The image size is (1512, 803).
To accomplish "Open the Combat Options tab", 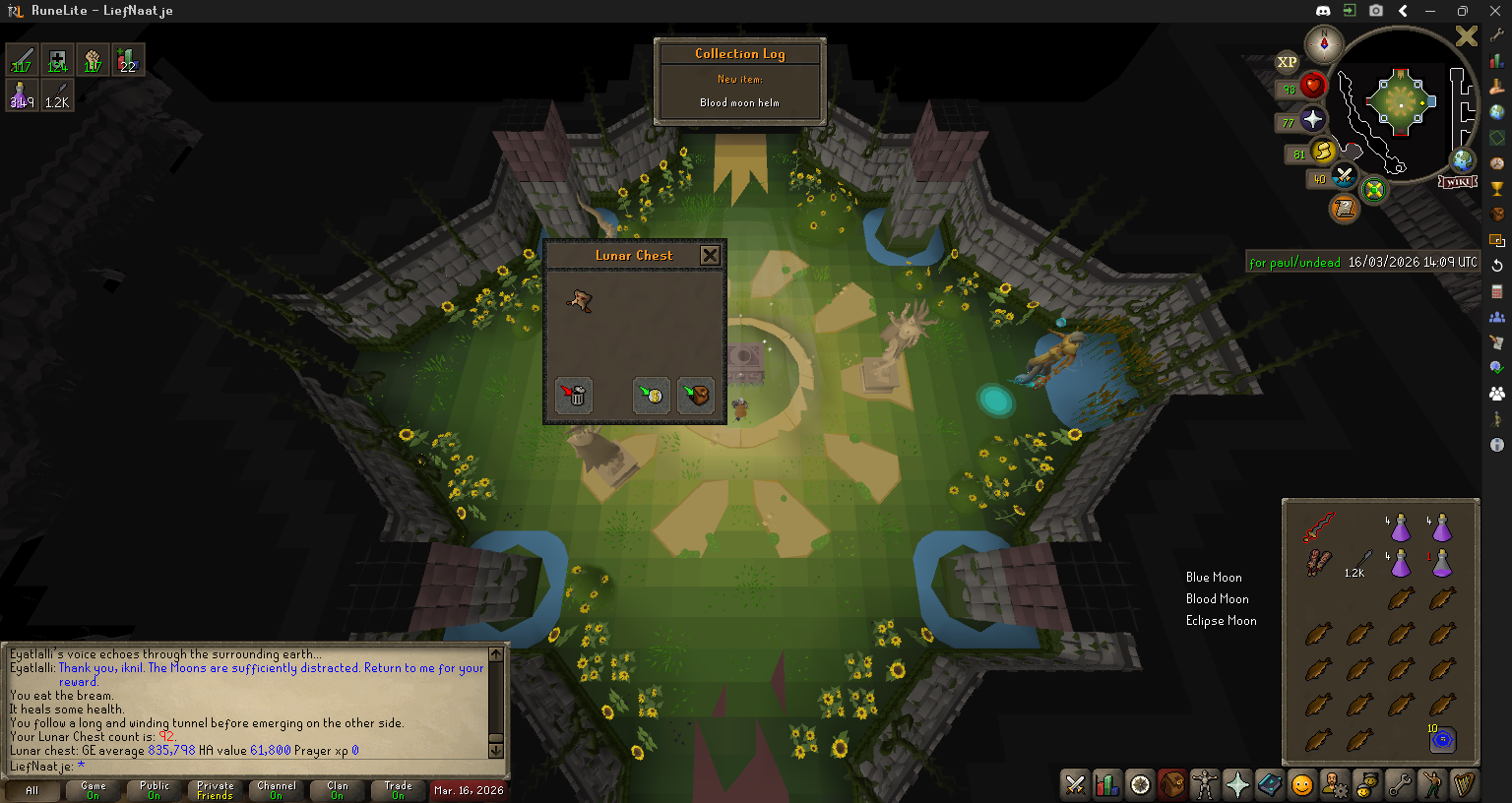I will click(x=1075, y=784).
